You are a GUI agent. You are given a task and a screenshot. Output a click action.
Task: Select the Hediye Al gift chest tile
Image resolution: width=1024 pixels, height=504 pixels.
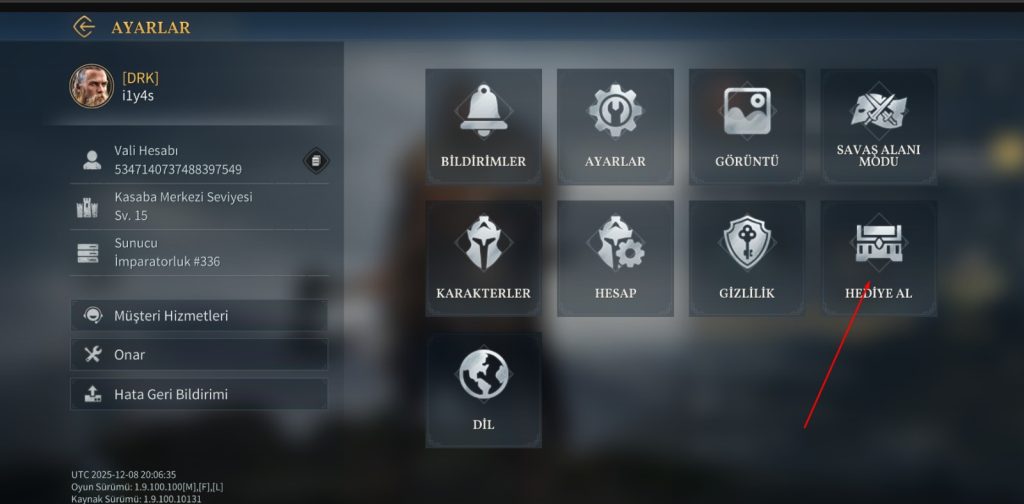(878, 258)
